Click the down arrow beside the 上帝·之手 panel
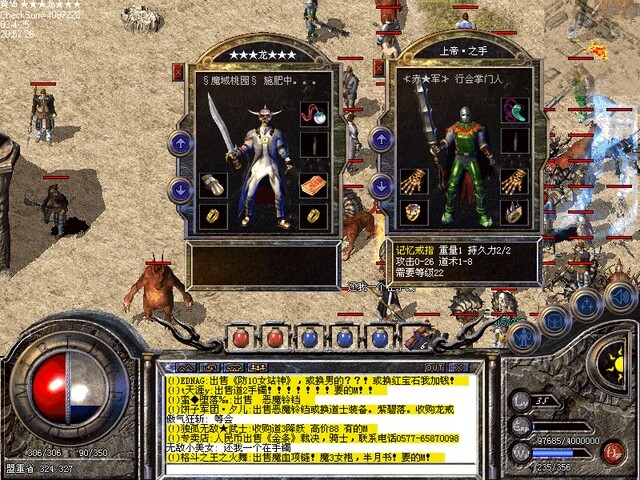The image size is (640, 480). pyautogui.click(x=380, y=187)
